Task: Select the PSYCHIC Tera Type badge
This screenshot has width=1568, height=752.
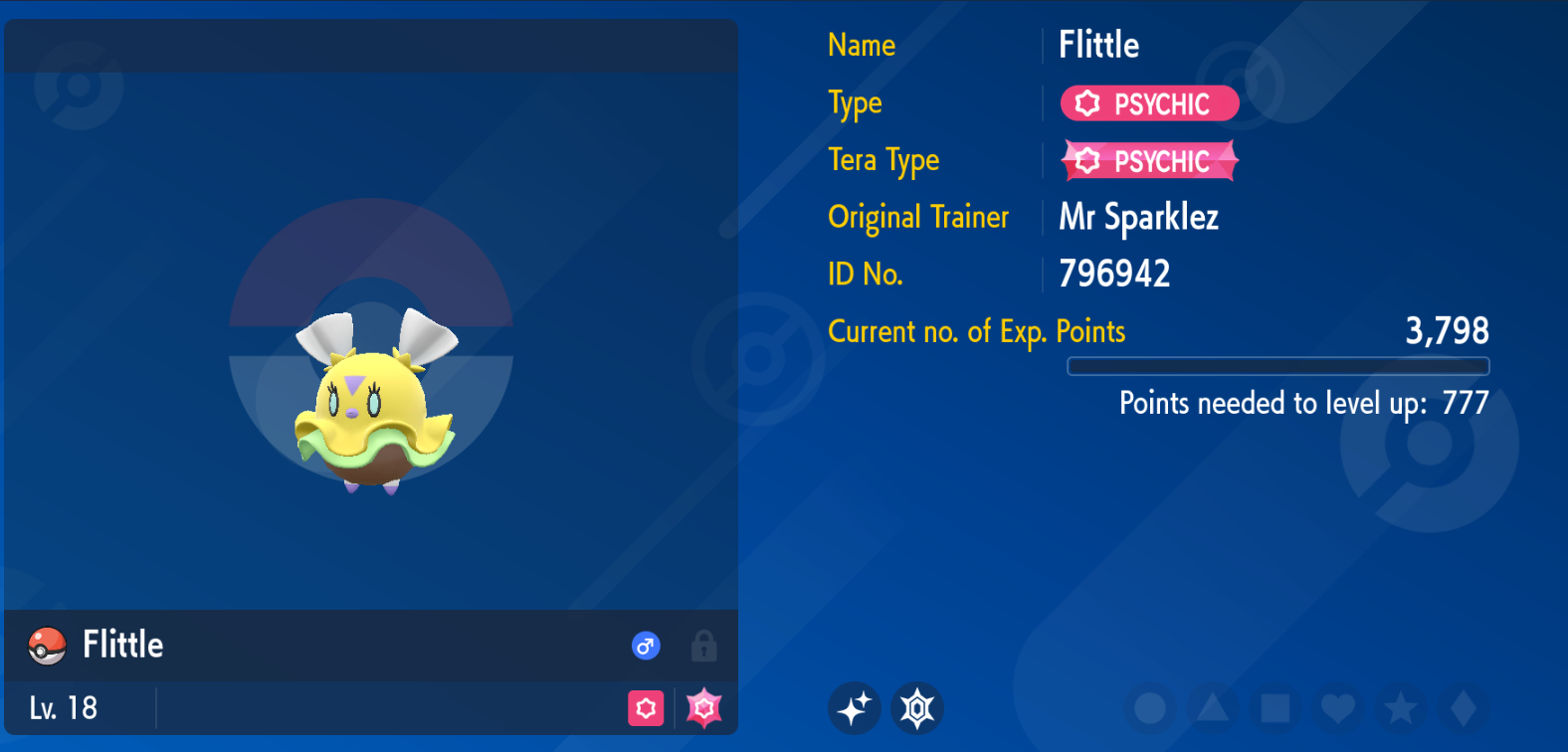Action: 1149,160
